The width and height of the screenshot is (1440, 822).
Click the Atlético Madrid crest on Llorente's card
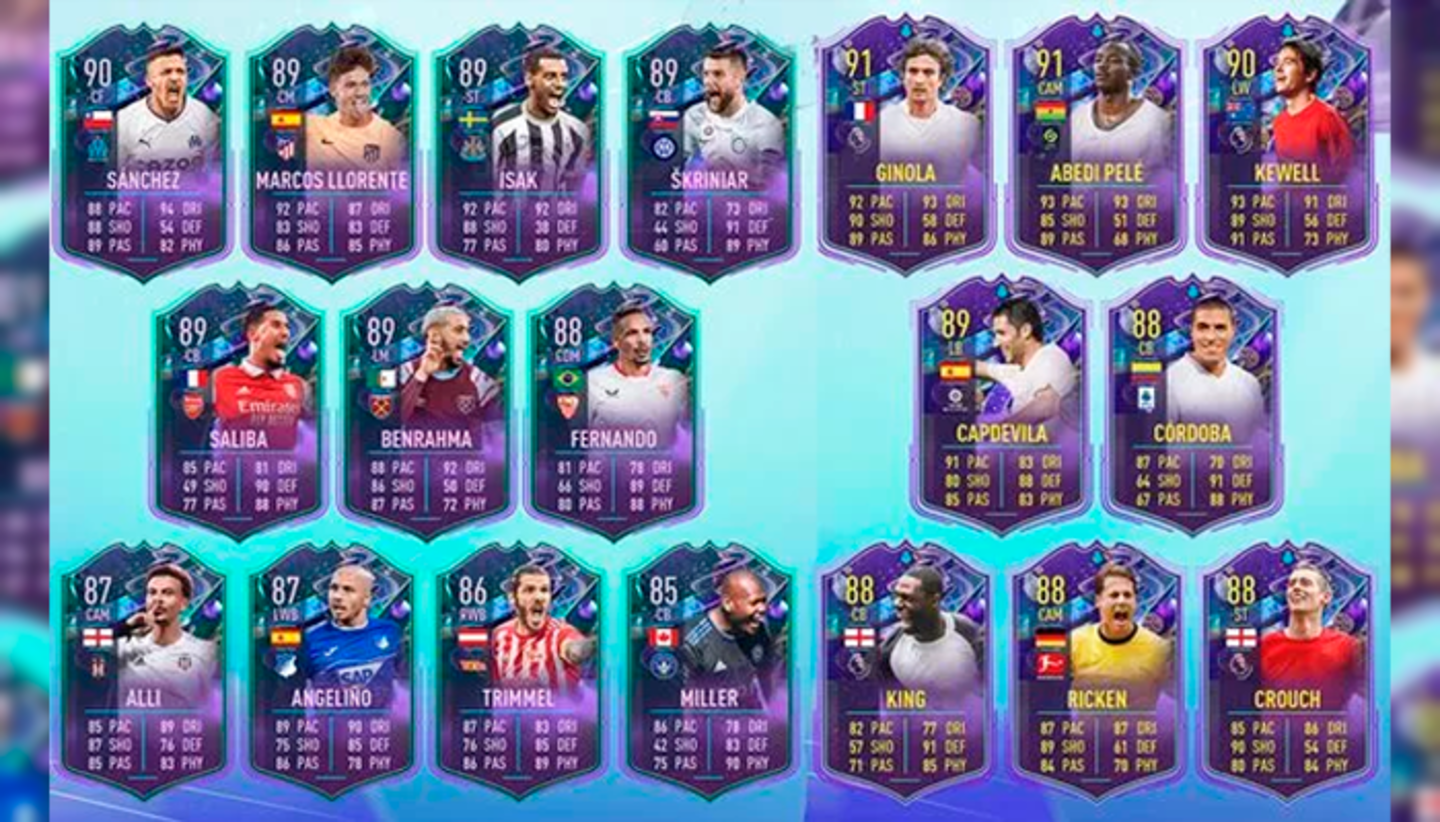[285, 147]
